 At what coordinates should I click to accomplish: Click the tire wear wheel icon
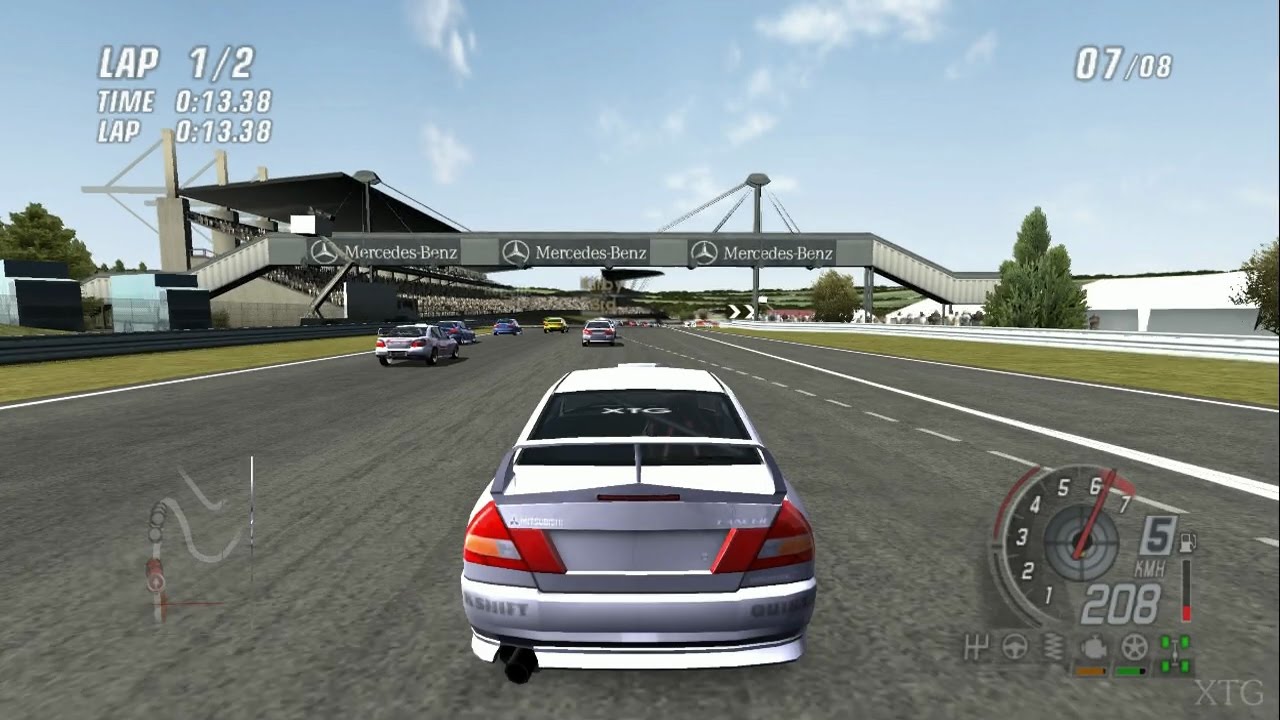pyautogui.click(x=1134, y=646)
